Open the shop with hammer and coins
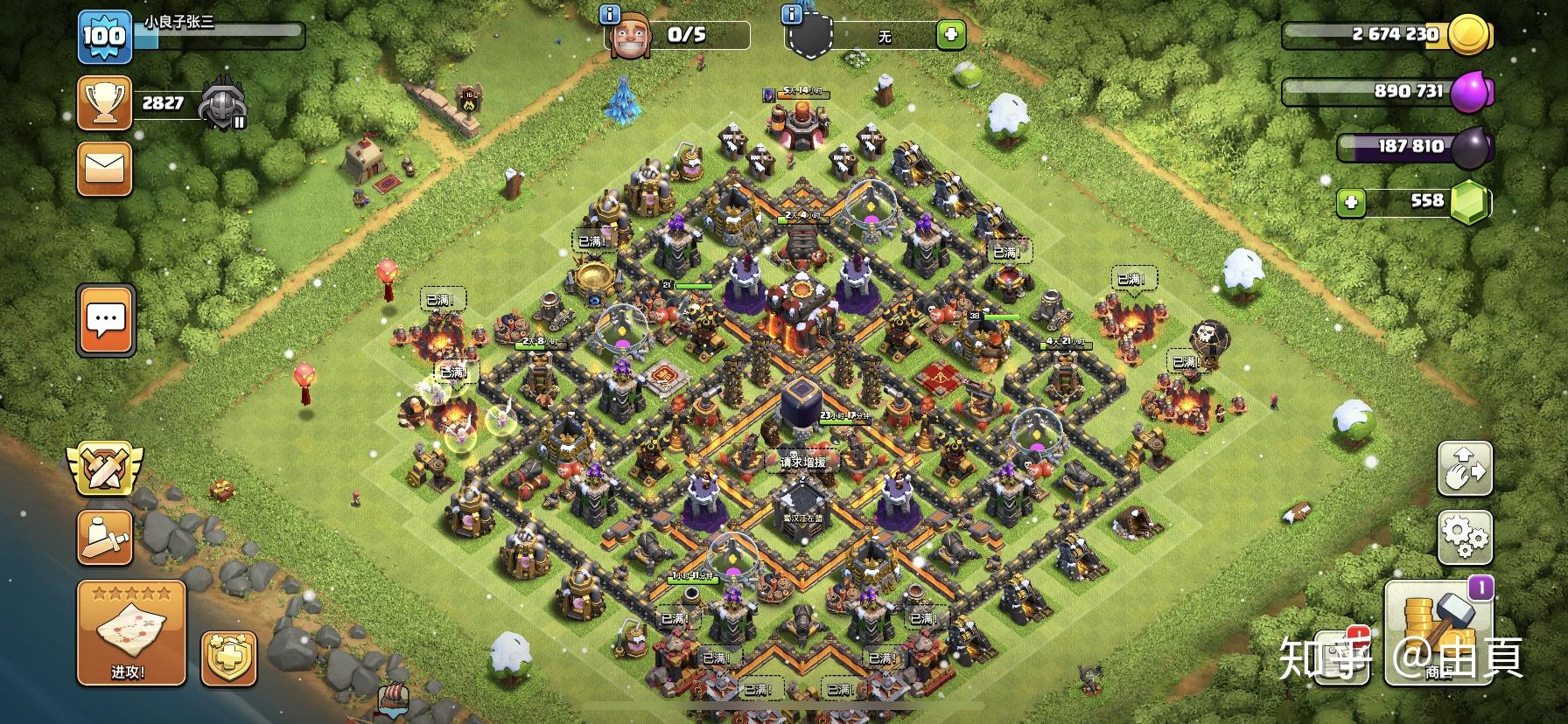The width and height of the screenshot is (1568, 724). coord(1438,631)
